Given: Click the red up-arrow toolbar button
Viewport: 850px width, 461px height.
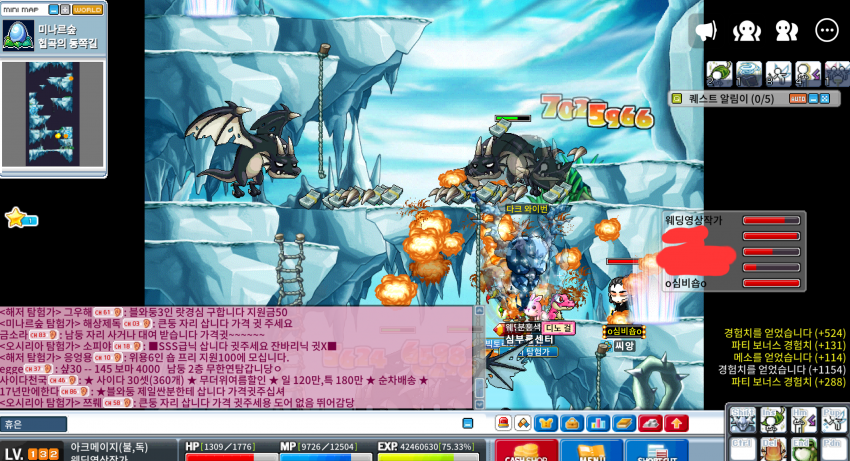Looking at the screenshot, I should click(x=676, y=424).
